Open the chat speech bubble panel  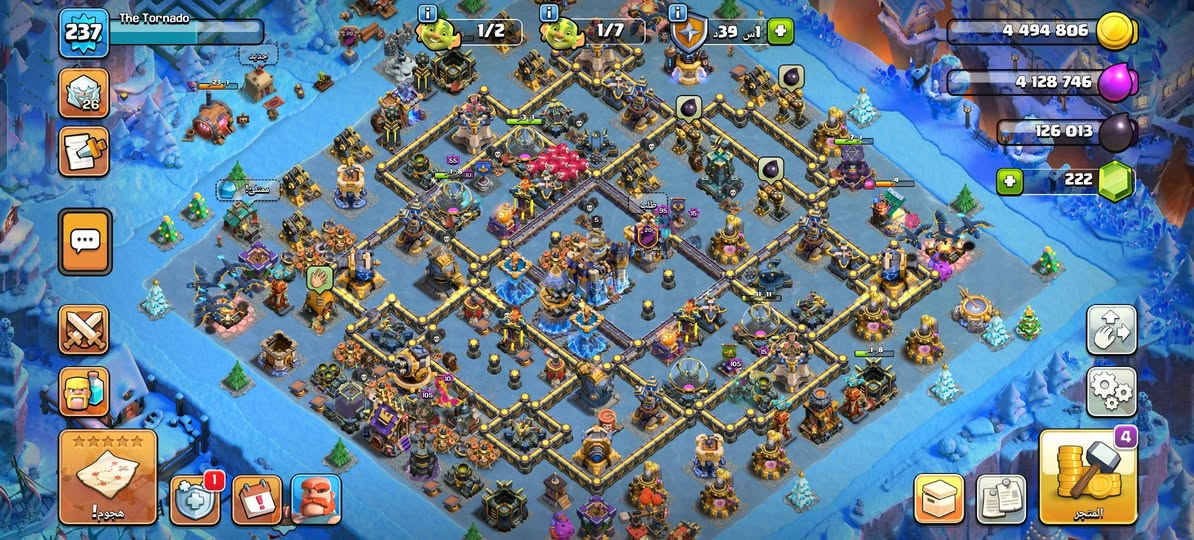(85, 241)
